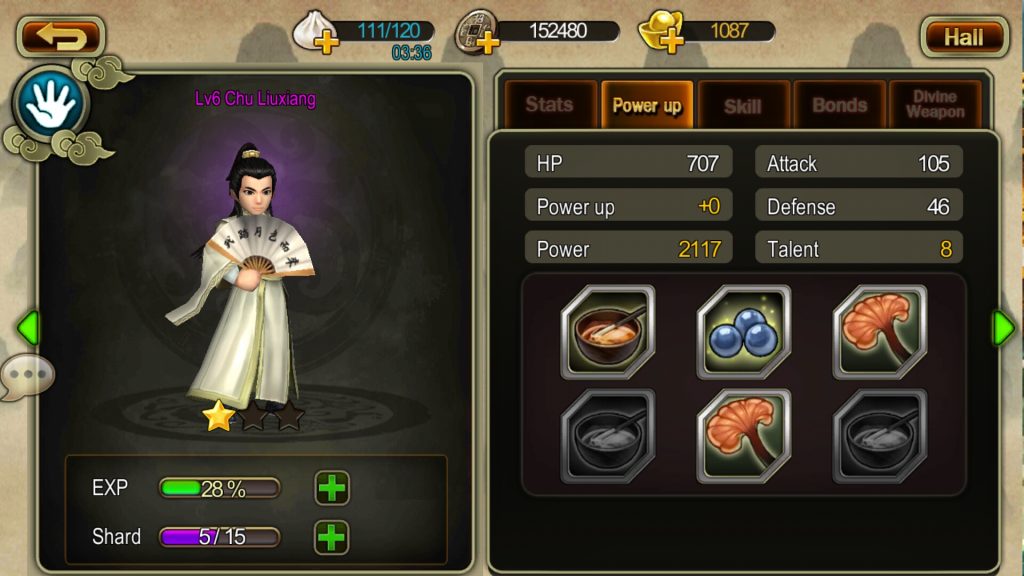Open the Divine Weapon tab

click(935, 105)
